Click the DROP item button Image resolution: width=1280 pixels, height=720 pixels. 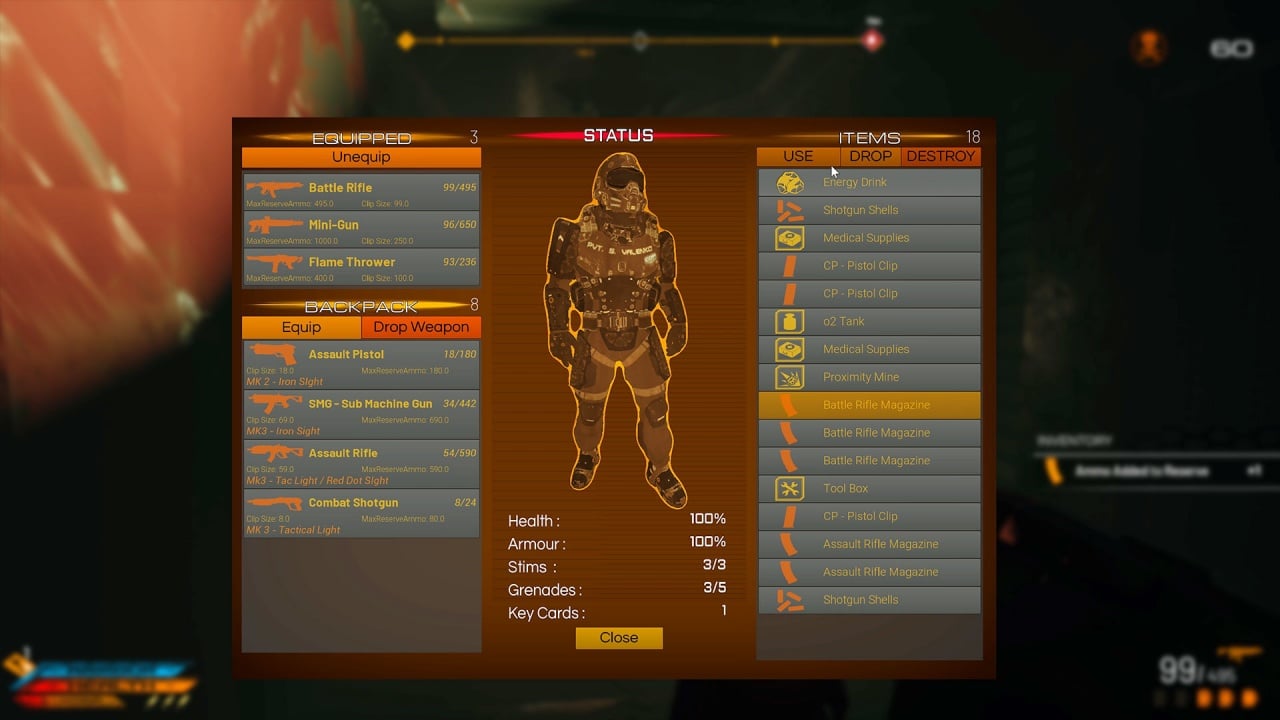point(870,156)
